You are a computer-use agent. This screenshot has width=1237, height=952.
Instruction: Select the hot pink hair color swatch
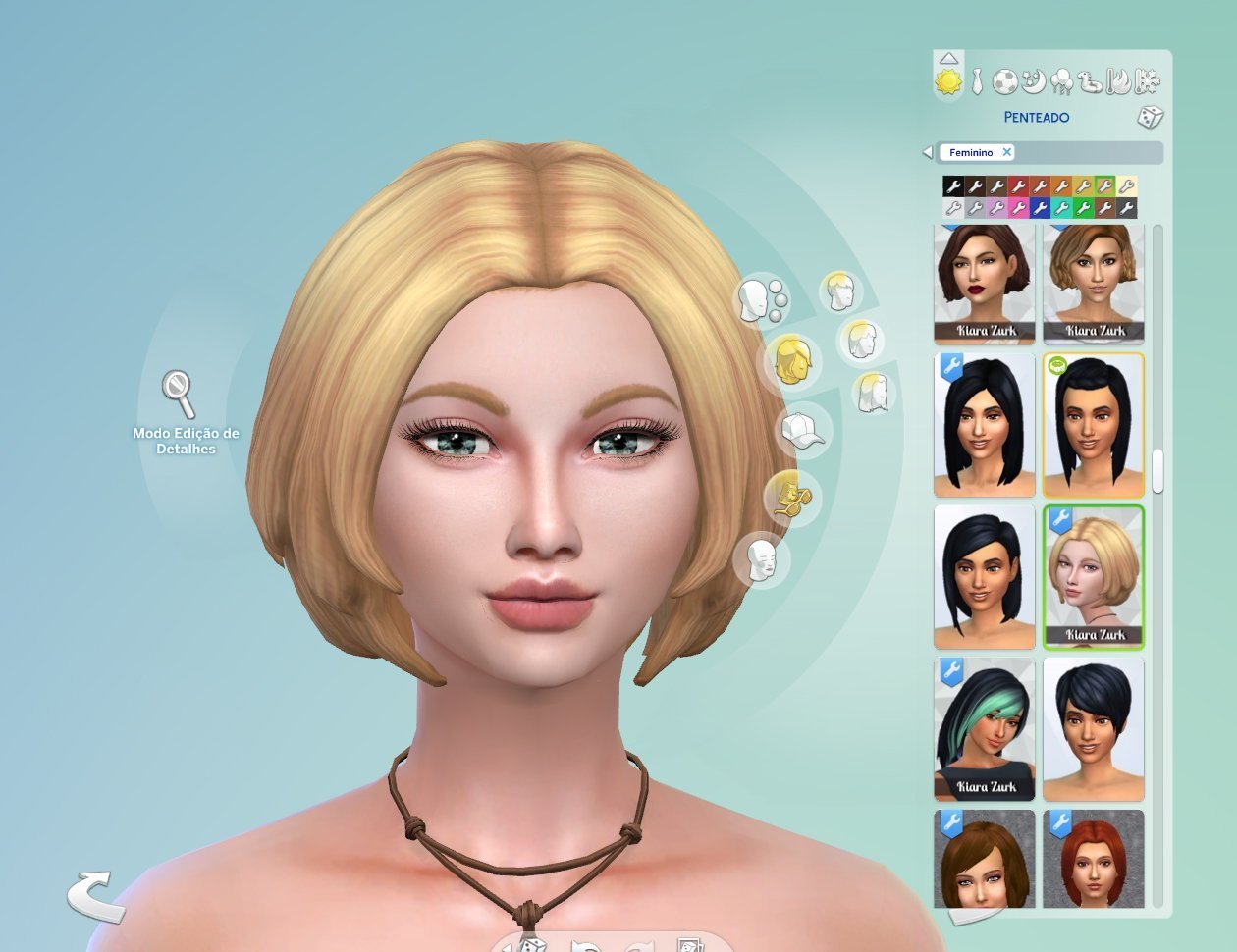click(1018, 208)
